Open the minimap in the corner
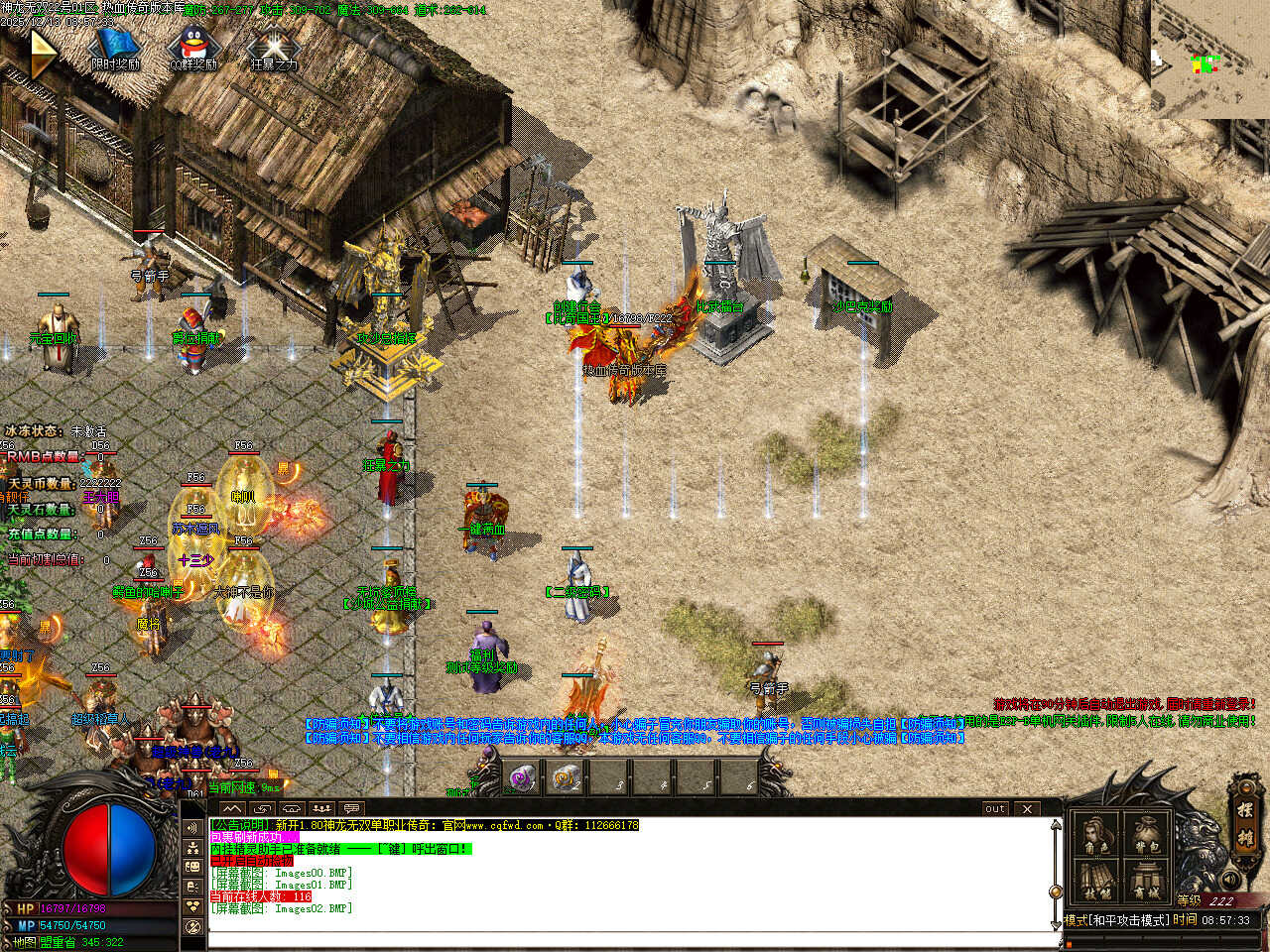This screenshot has width=1270, height=952. pos(1209,58)
